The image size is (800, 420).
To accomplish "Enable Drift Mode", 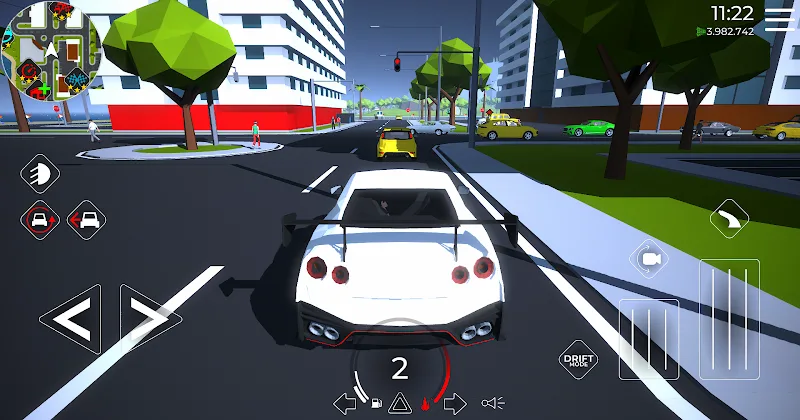I will coord(579,359).
